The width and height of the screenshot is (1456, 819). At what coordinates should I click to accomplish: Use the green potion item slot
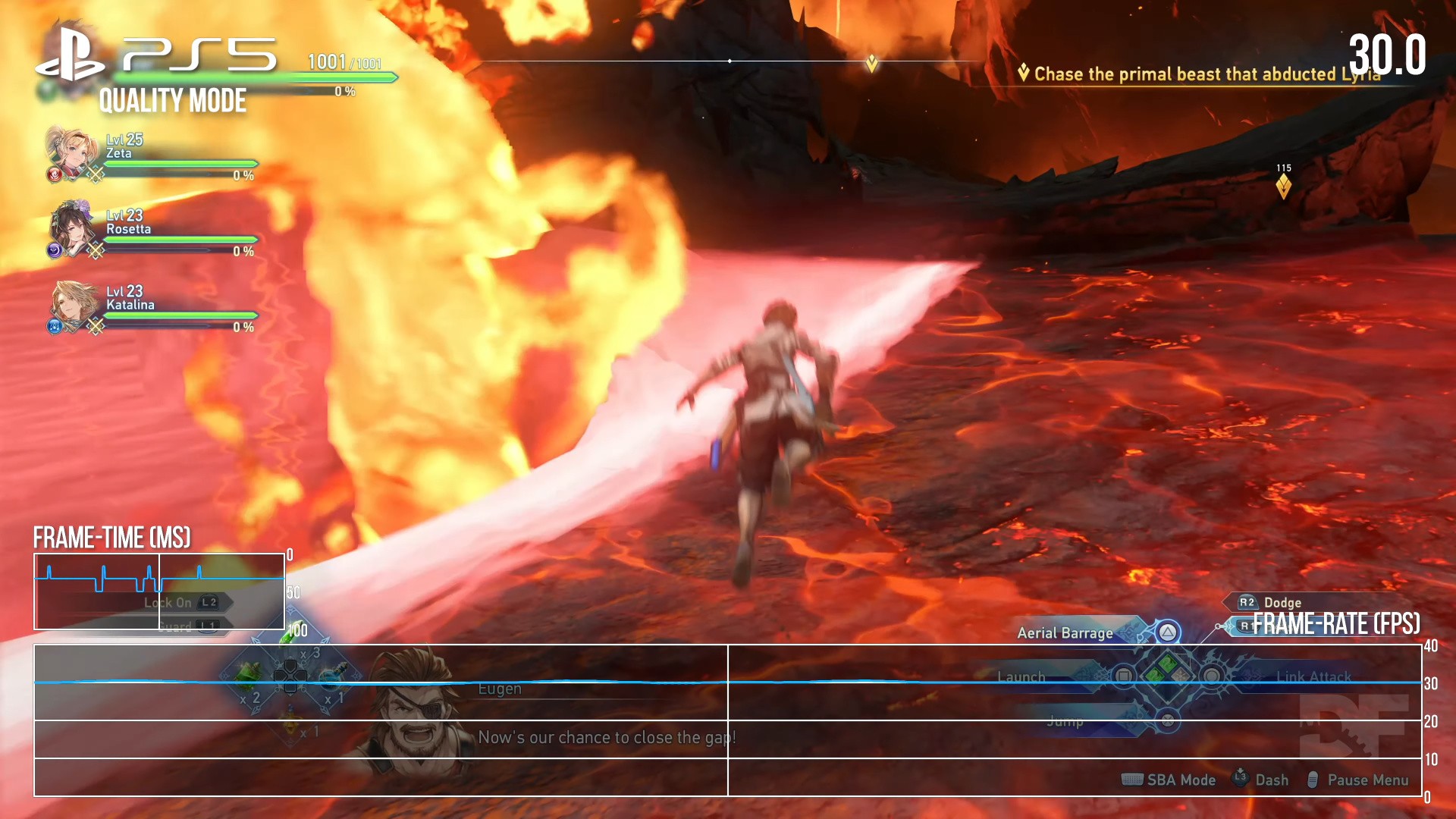tap(248, 675)
